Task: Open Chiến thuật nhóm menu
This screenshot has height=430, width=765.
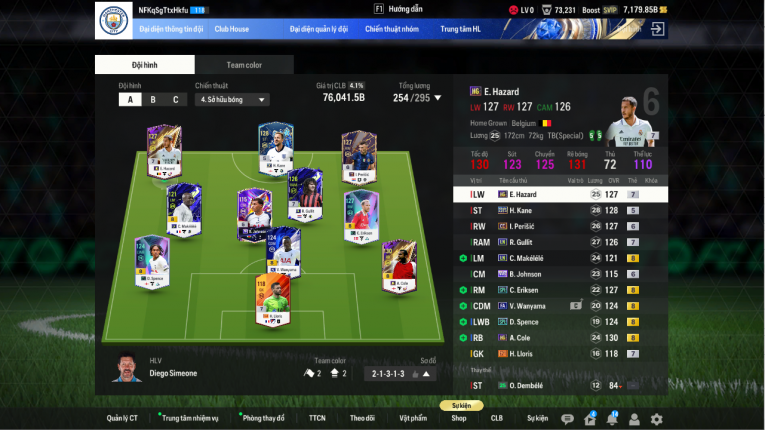Action: pos(392,29)
